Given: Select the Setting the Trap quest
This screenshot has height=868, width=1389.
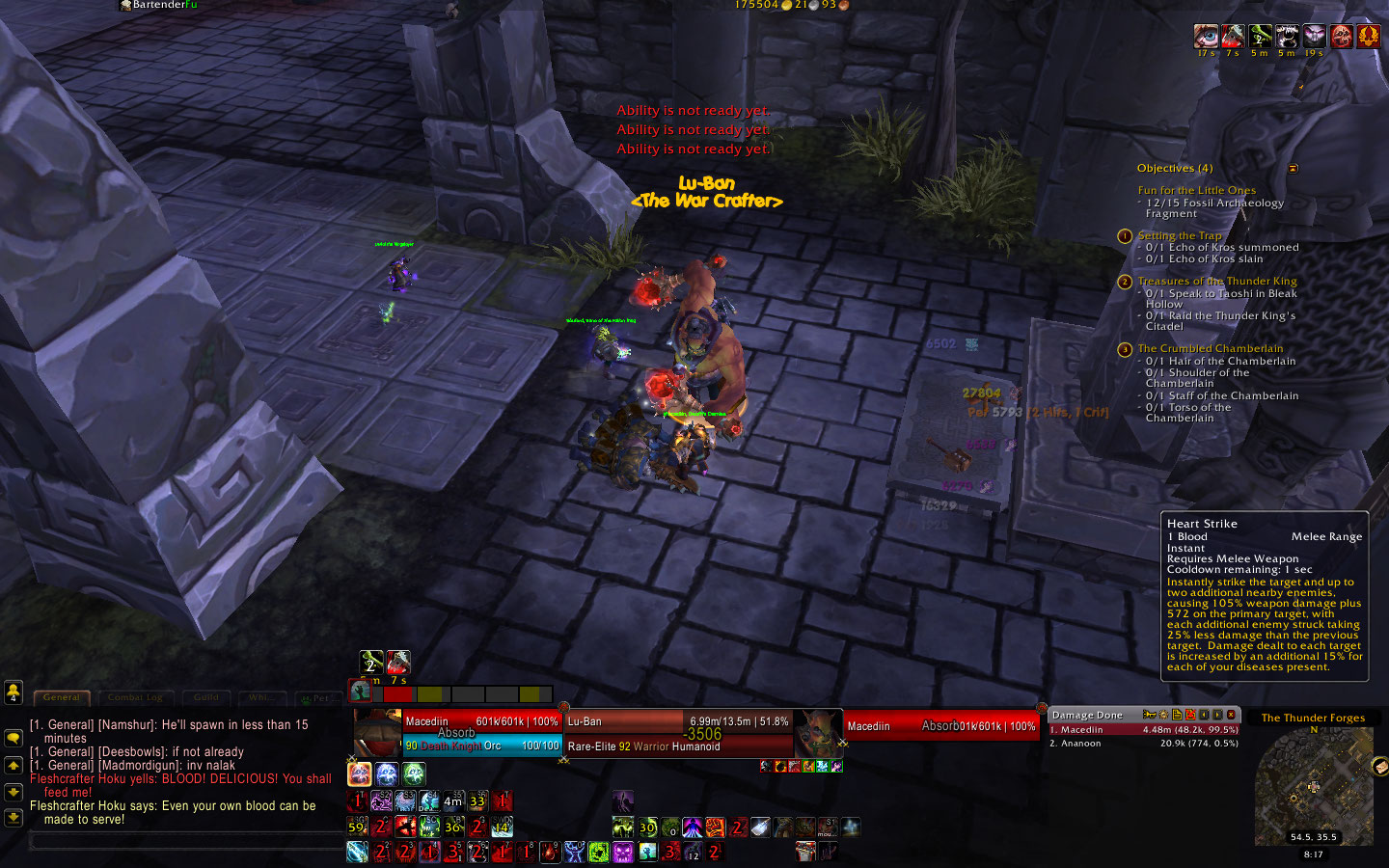Looking at the screenshot, I should [1179, 235].
